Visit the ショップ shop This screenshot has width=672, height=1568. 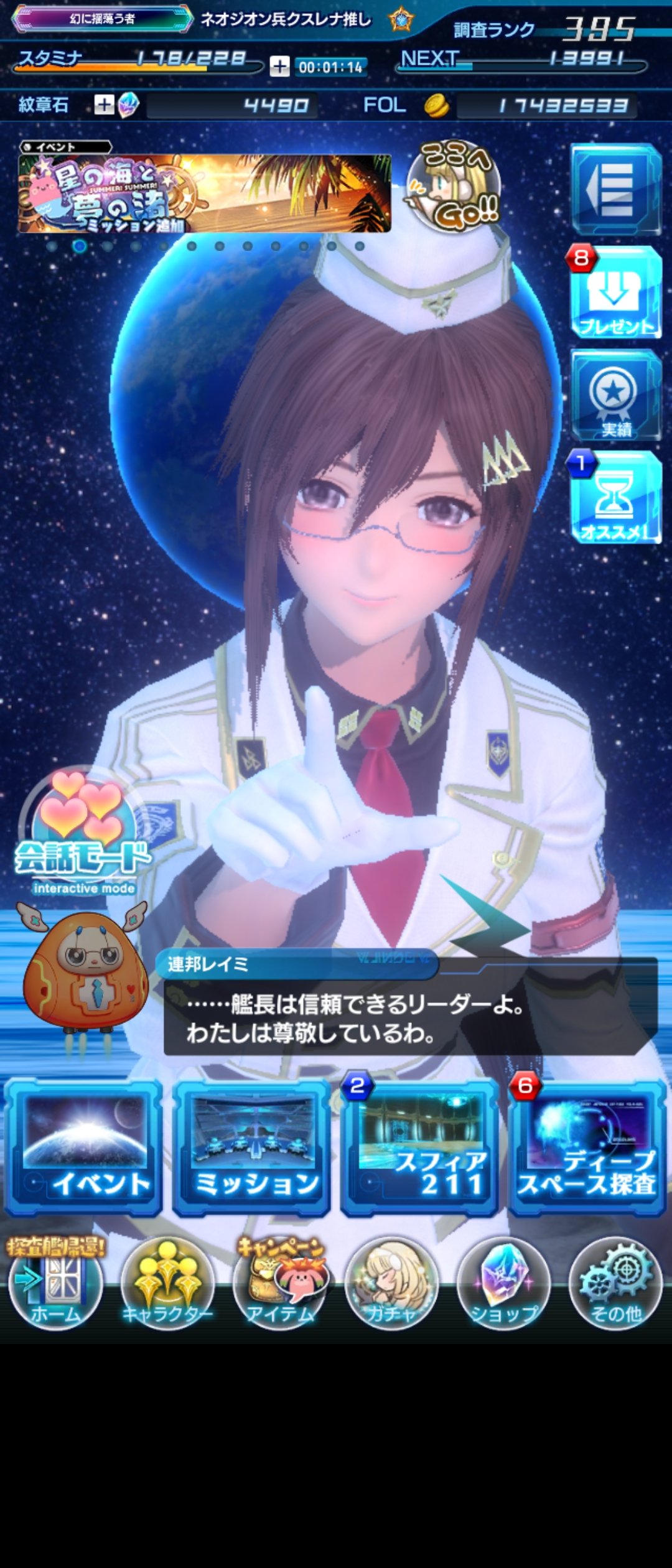point(503,1286)
